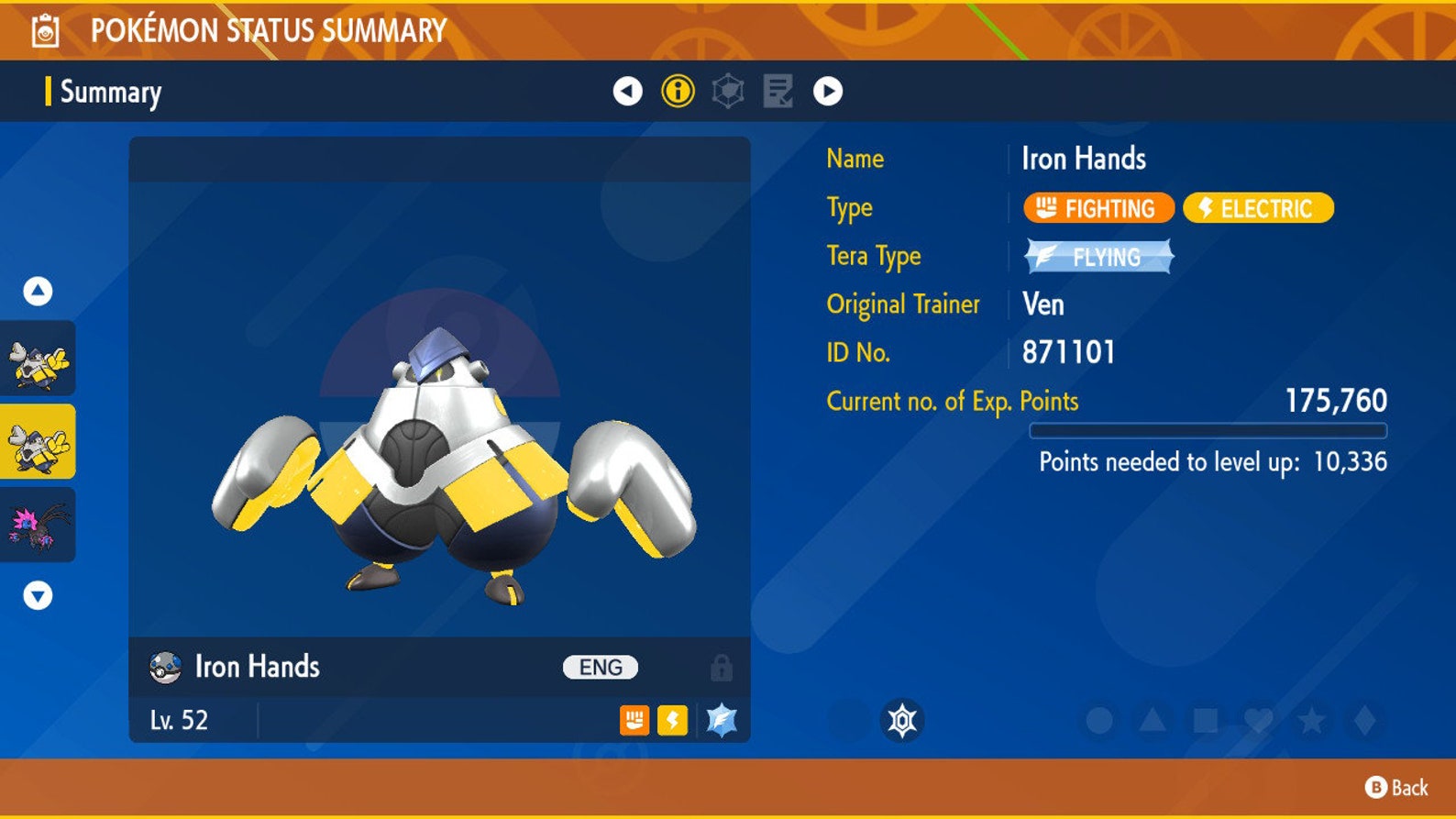Screen dimensions: 1456x819
Task: Select the info summary page icon
Action: (679, 92)
